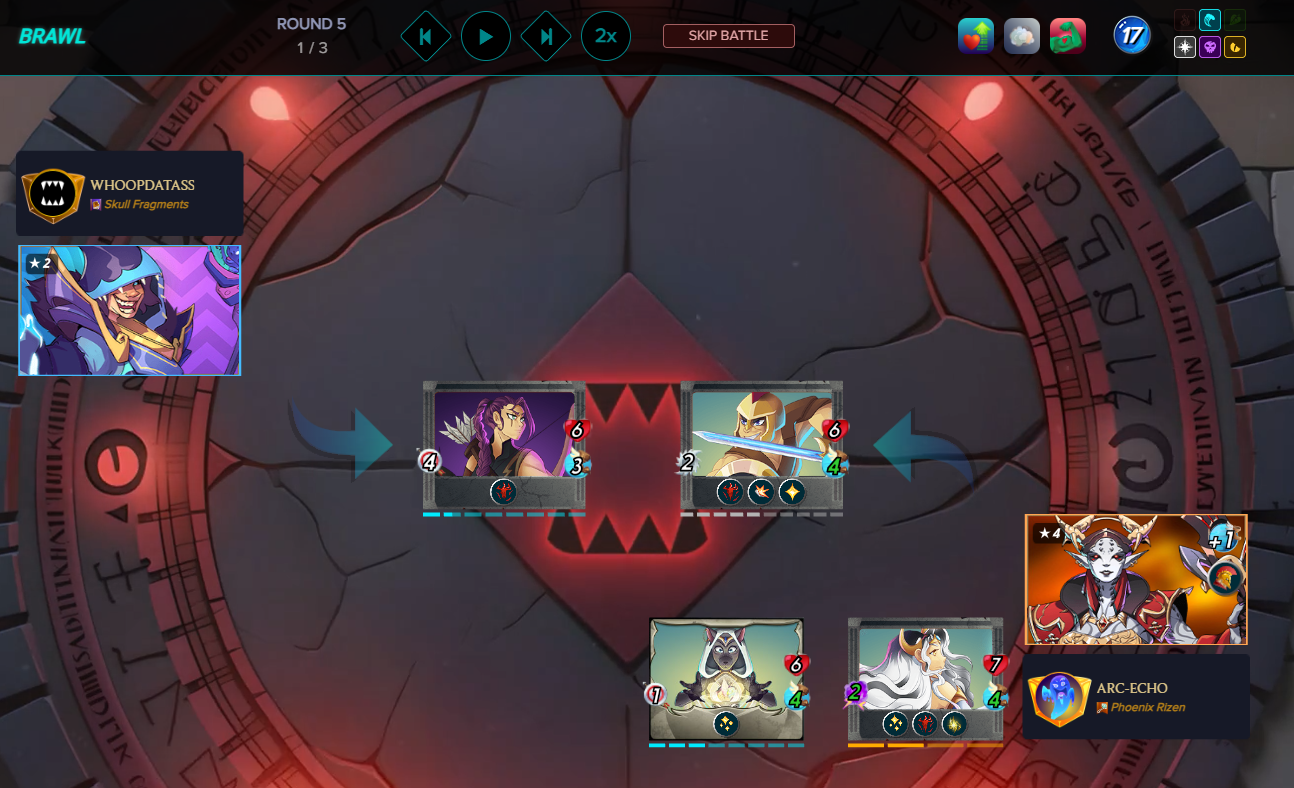This screenshot has height=788, width=1294.
Task: Click the blue 17 mana cap icon
Action: click(x=1132, y=36)
